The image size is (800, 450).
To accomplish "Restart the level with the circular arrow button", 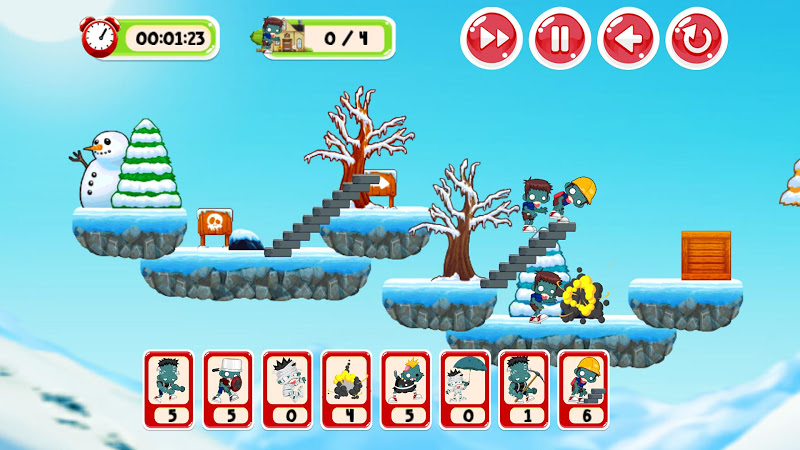I will point(697,39).
